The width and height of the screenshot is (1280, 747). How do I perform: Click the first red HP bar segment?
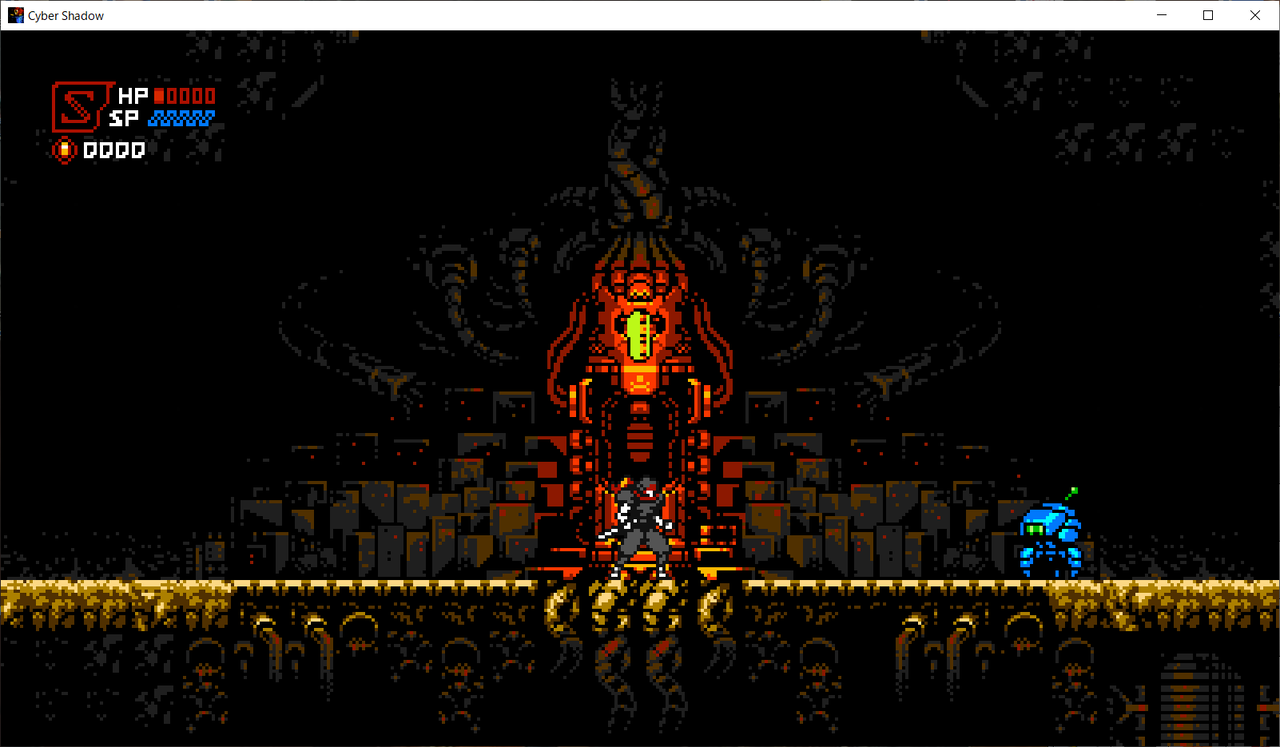pyautogui.click(x=158, y=96)
